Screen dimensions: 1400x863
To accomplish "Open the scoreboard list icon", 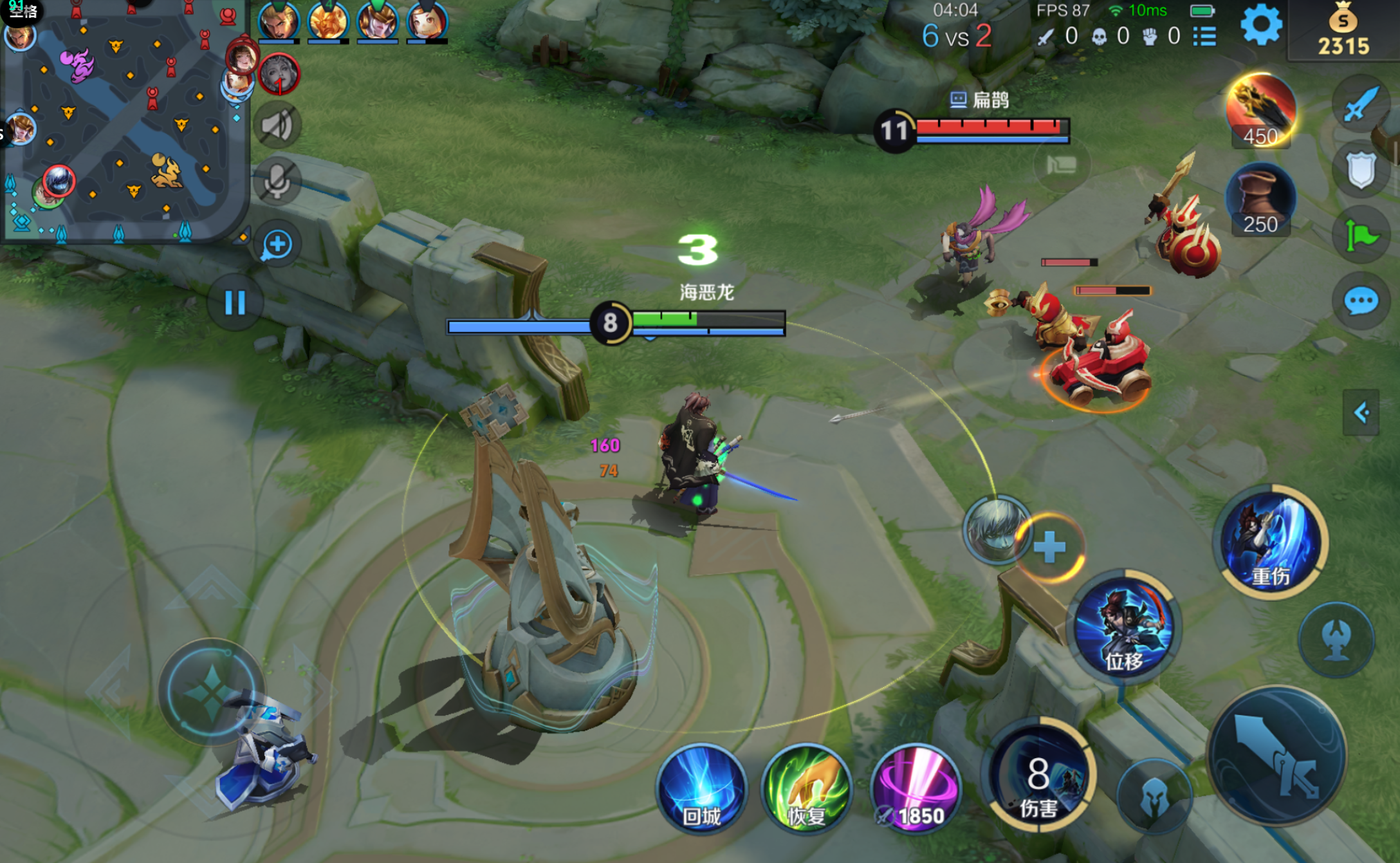I will 1204,37.
